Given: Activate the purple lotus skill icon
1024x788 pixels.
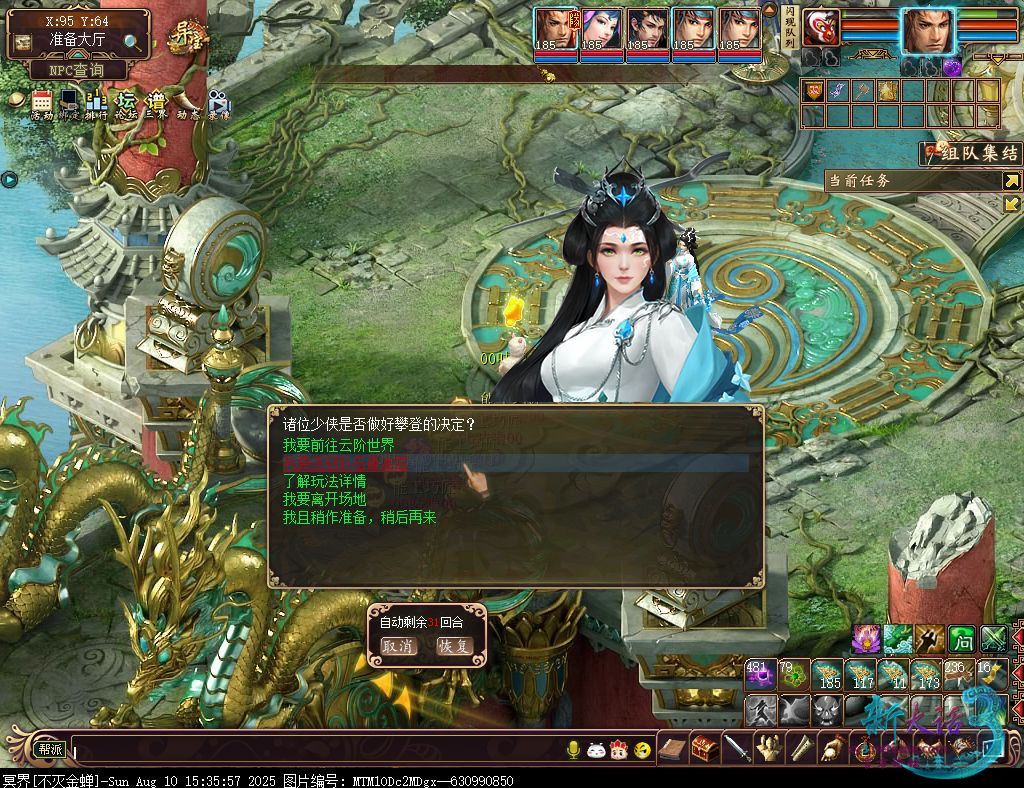Looking at the screenshot, I should click(x=865, y=638).
